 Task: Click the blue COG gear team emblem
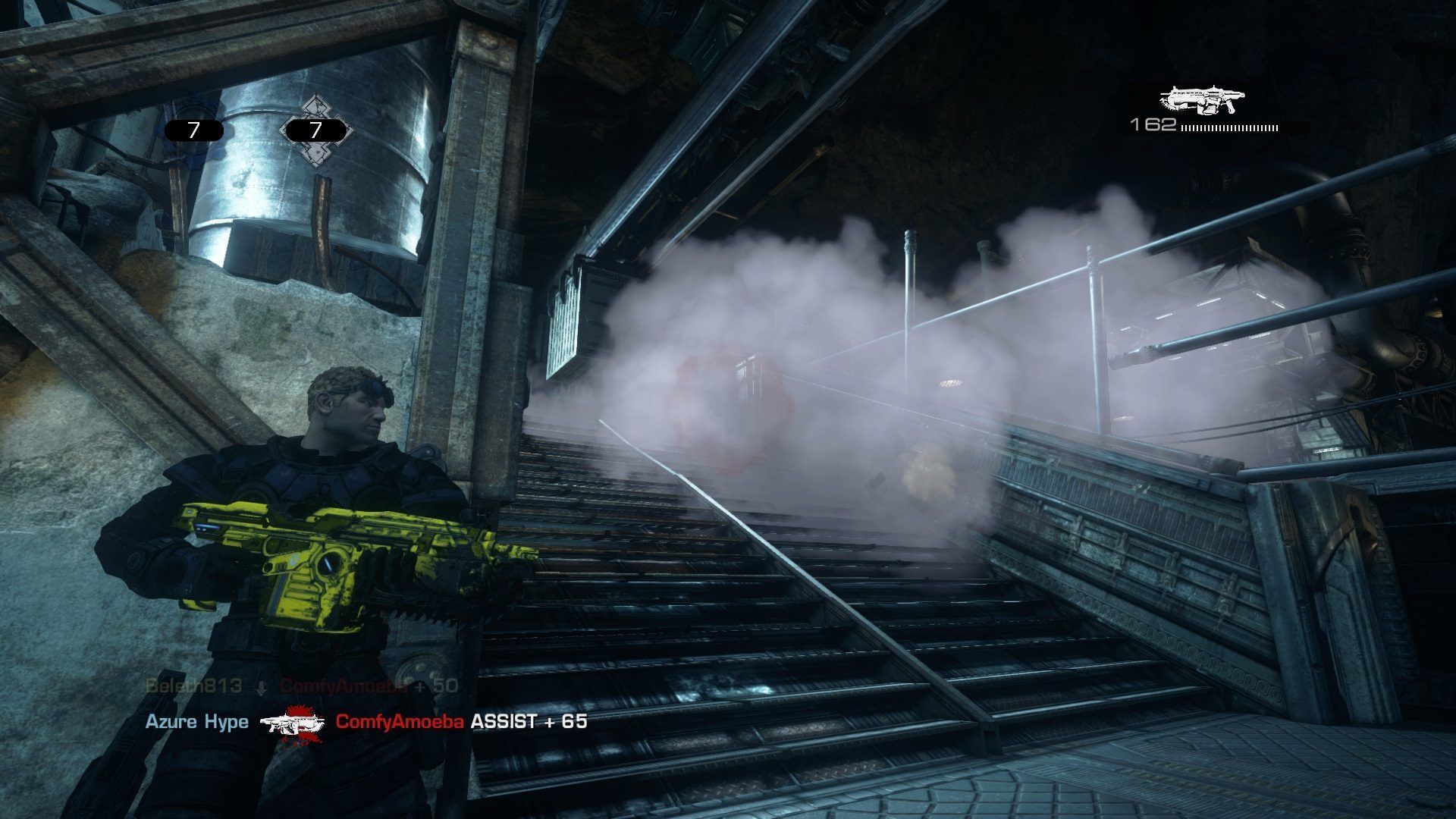click(193, 114)
